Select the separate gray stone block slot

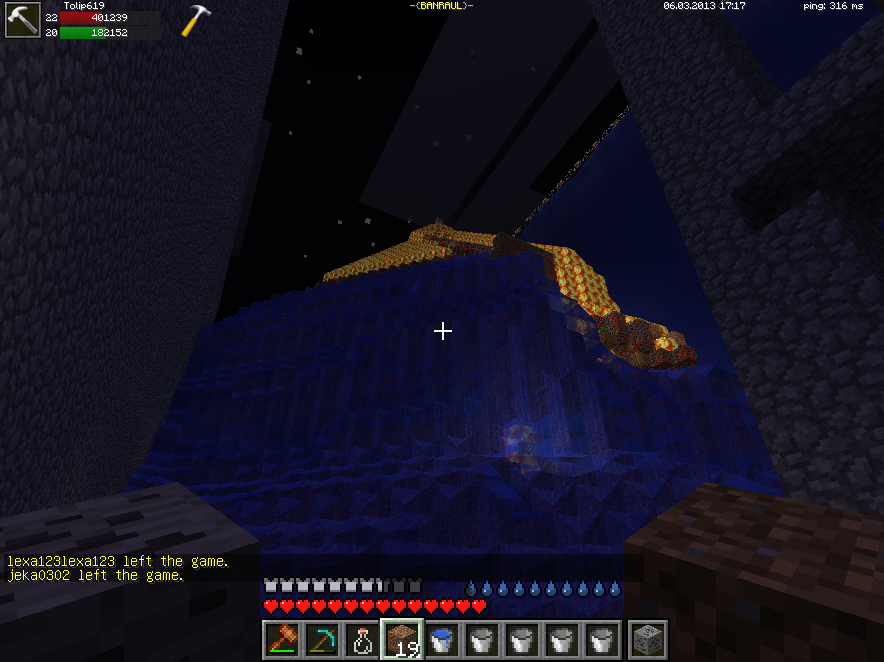(x=646, y=640)
